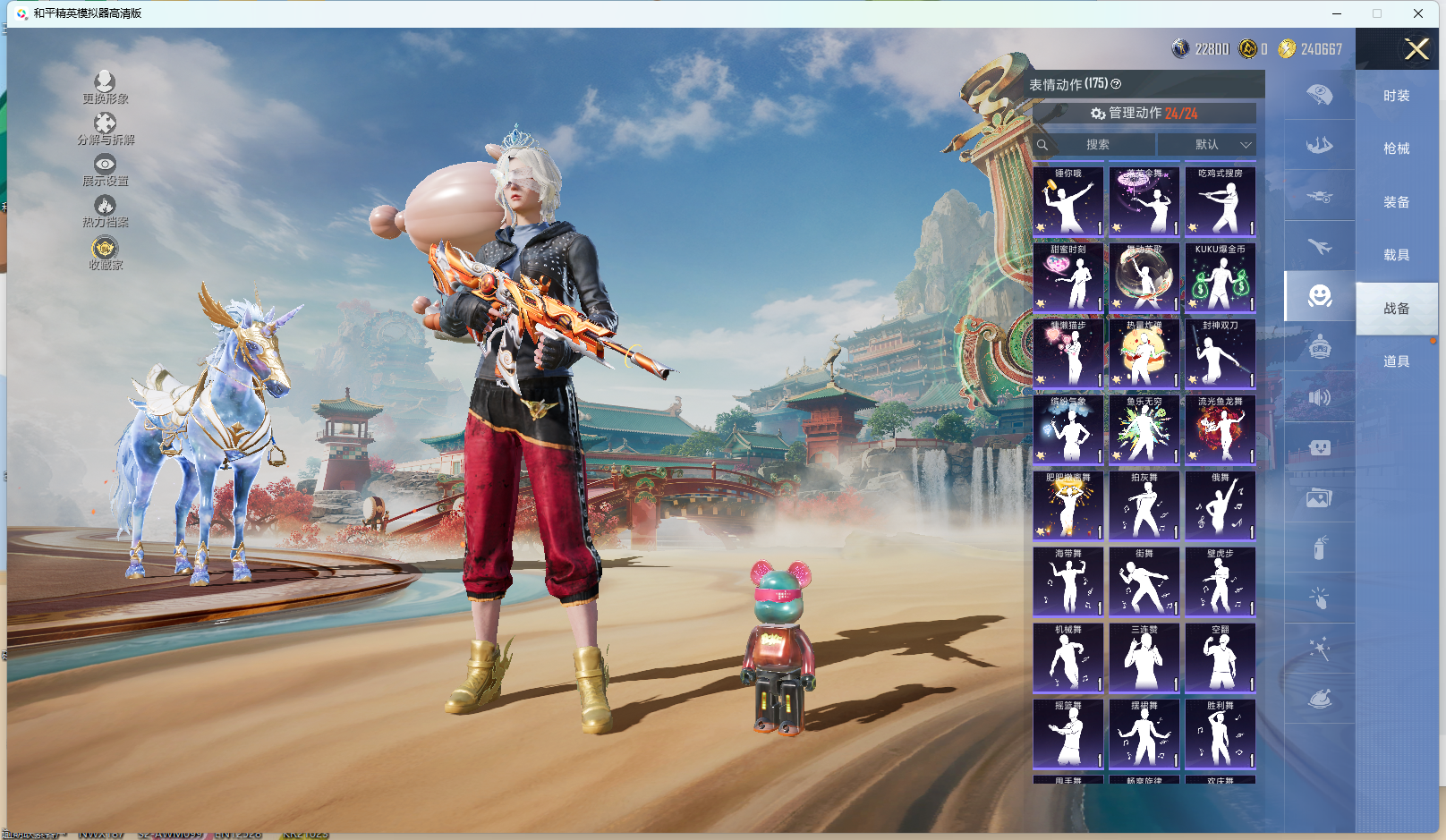This screenshot has width=1446, height=840.
Task: Open the 分解与拆解 puzzle-piece option
Action: click(105, 129)
